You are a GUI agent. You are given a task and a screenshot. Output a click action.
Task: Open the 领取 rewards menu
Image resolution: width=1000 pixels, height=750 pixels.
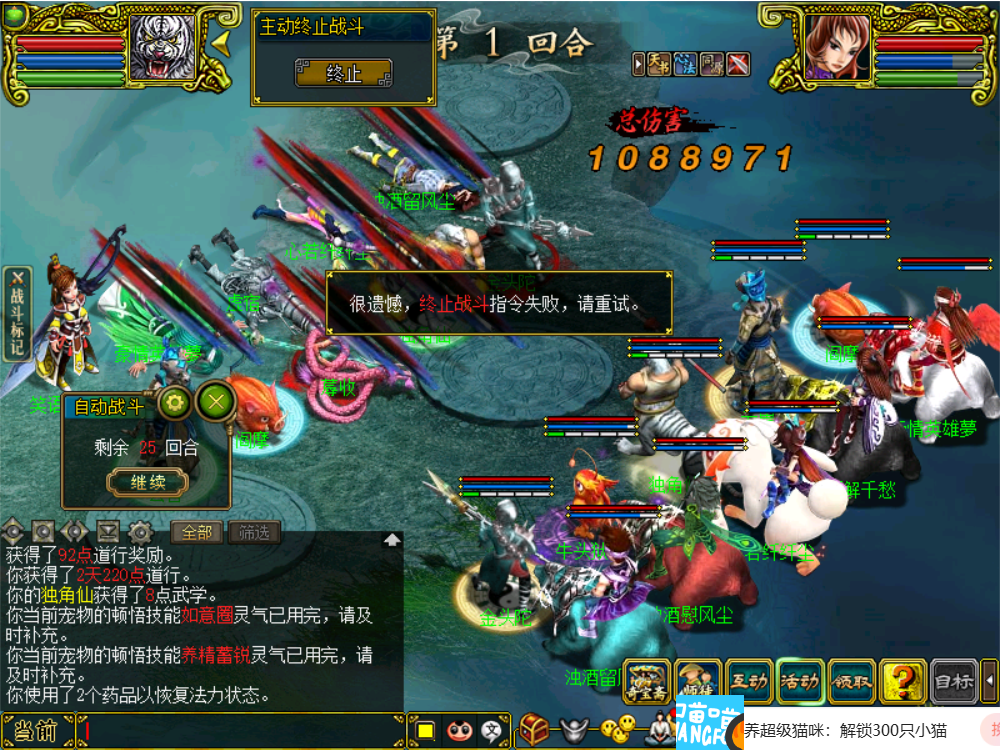(852, 682)
